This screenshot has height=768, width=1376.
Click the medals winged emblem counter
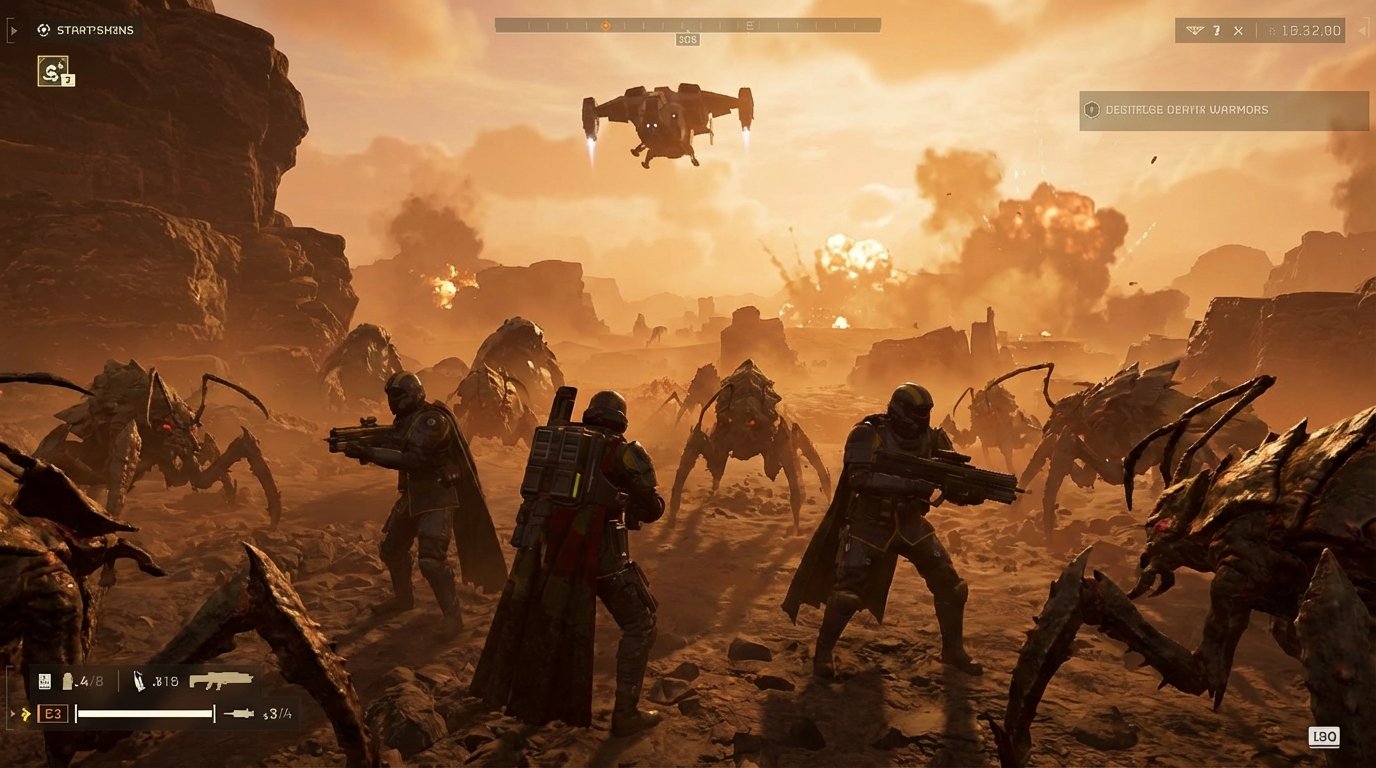(x=1197, y=30)
